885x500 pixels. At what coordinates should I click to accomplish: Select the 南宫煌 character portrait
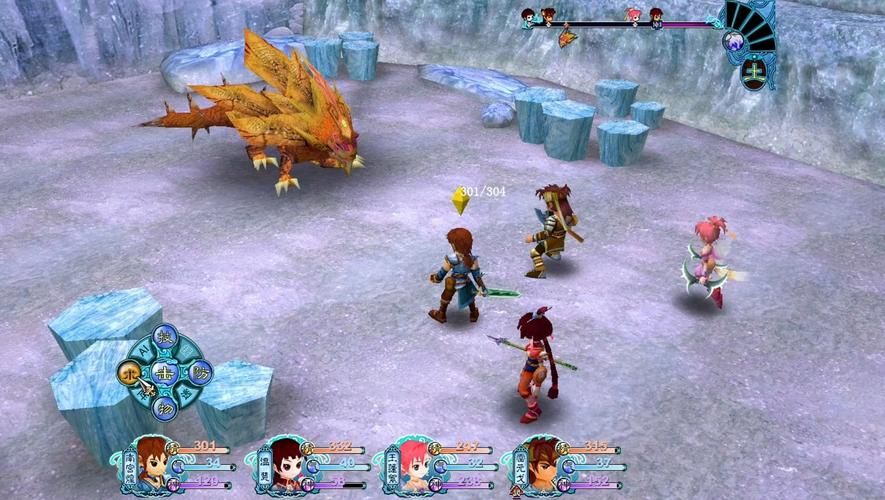coord(153,462)
